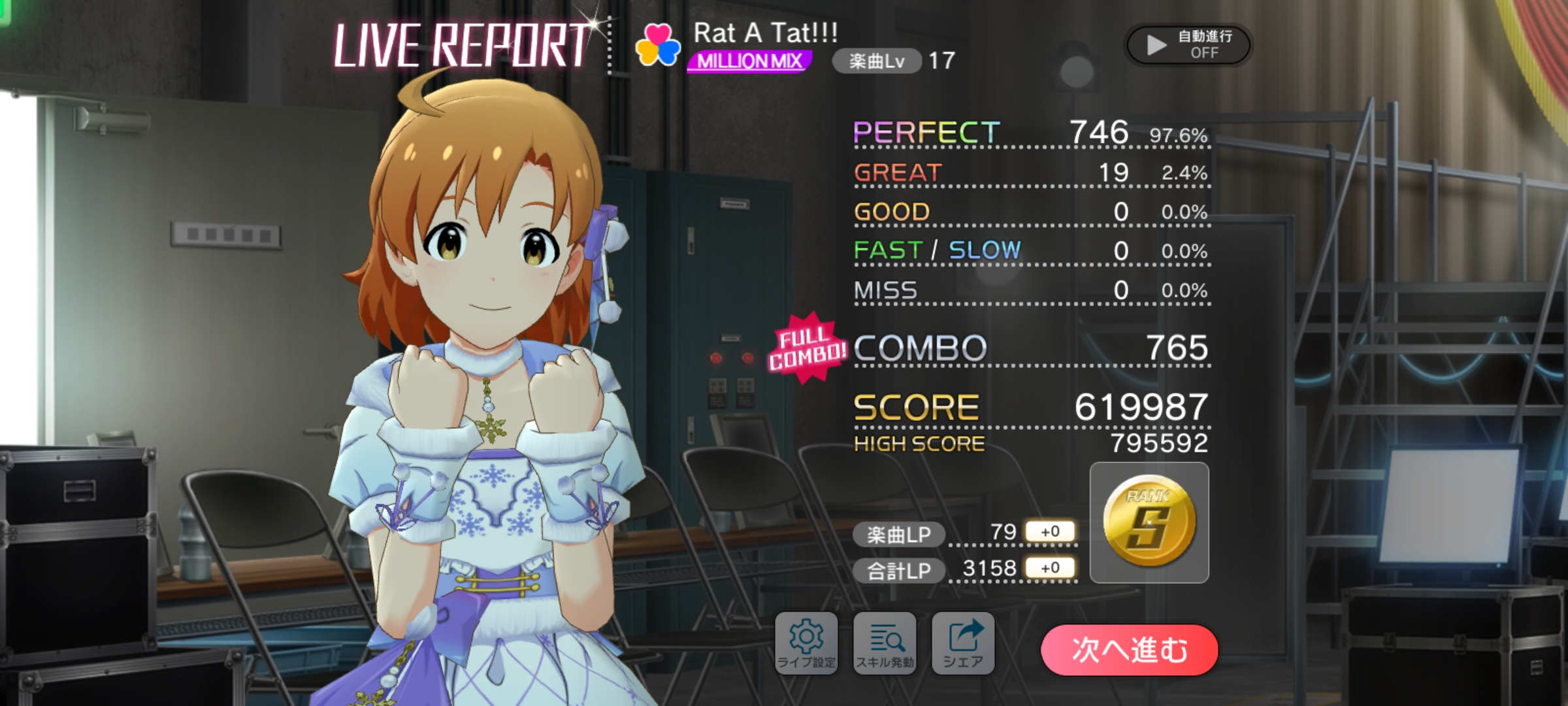Toggle the 自動進行 auto-advance button
Image resolution: width=1568 pixels, height=706 pixels.
click(x=1188, y=44)
